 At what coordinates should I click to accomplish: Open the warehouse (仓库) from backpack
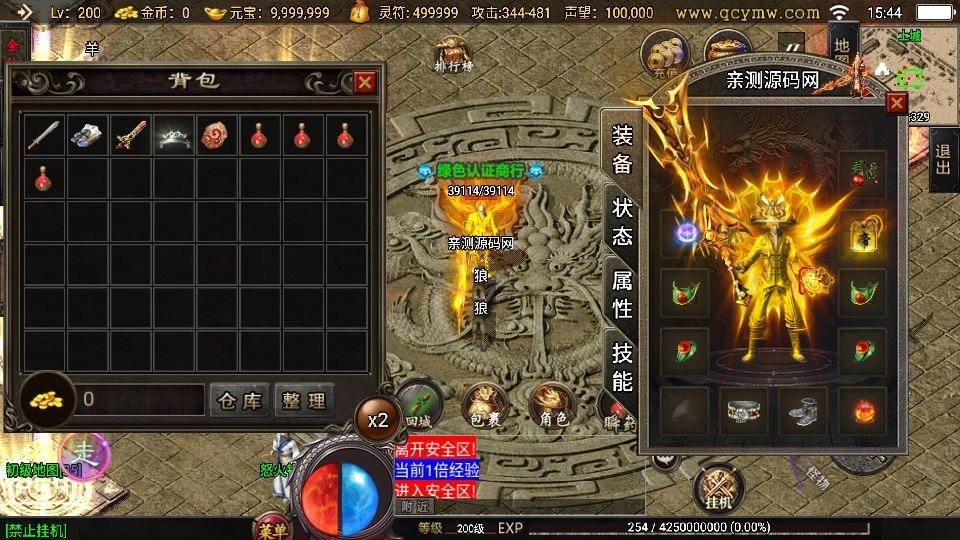(x=240, y=401)
